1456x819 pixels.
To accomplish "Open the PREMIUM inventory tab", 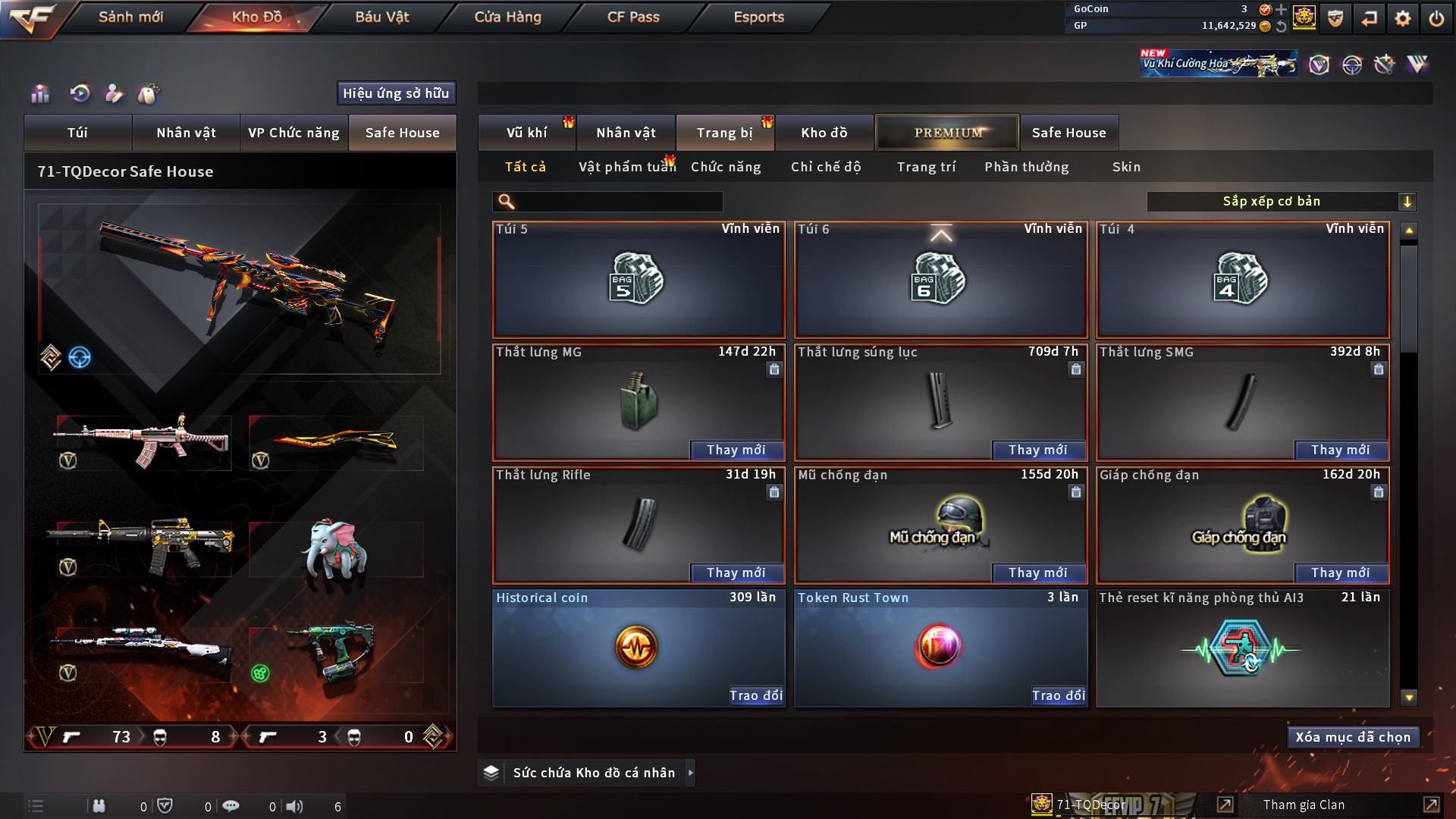I will (x=947, y=133).
